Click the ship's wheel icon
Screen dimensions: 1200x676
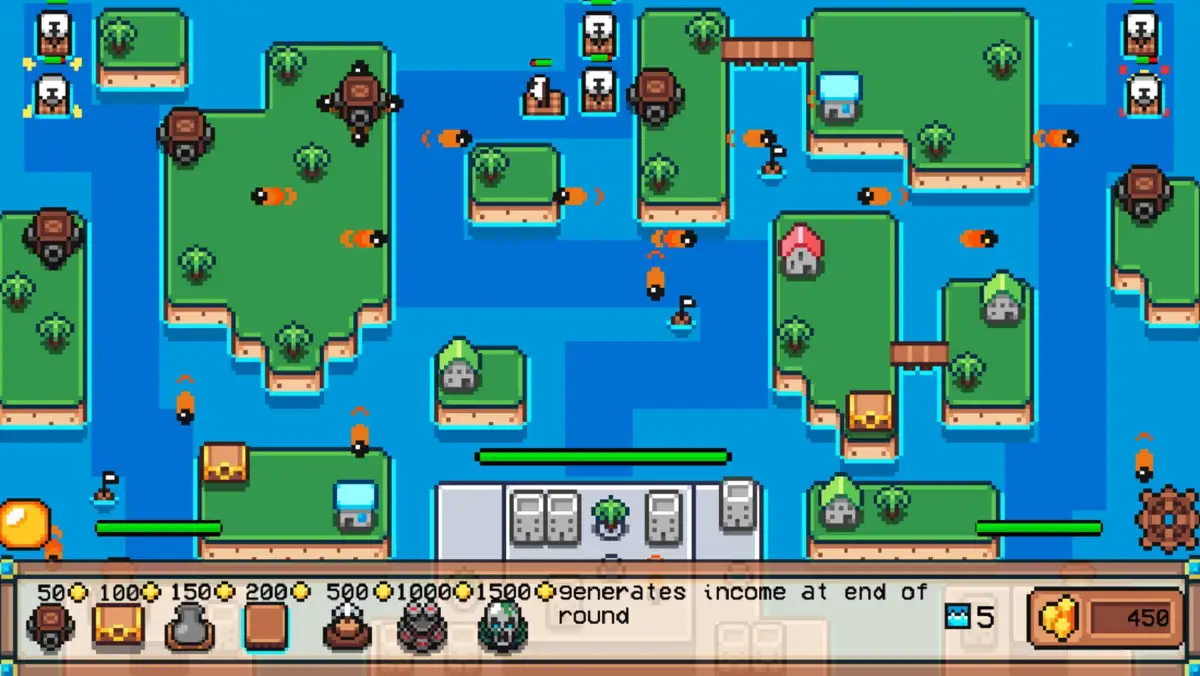(1167, 517)
